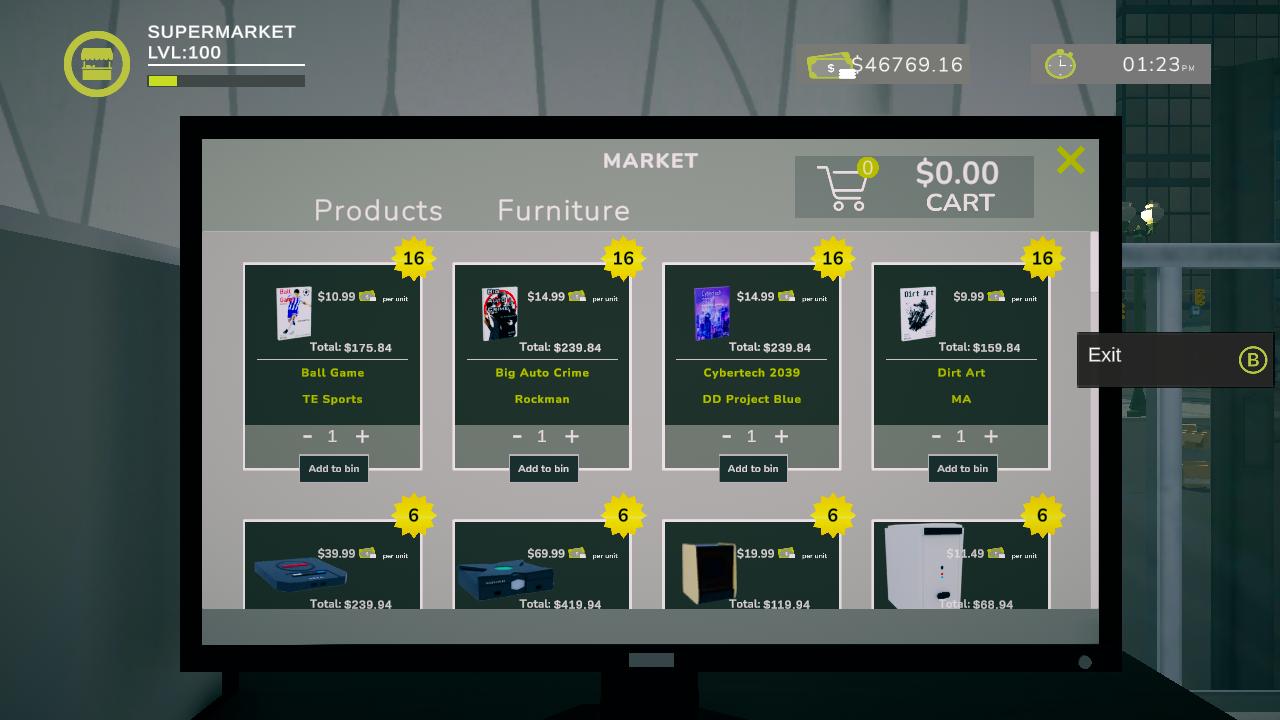Click the 16 stock badge on the Dirt Art card
Image resolution: width=1280 pixels, height=720 pixels.
click(x=1041, y=258)
